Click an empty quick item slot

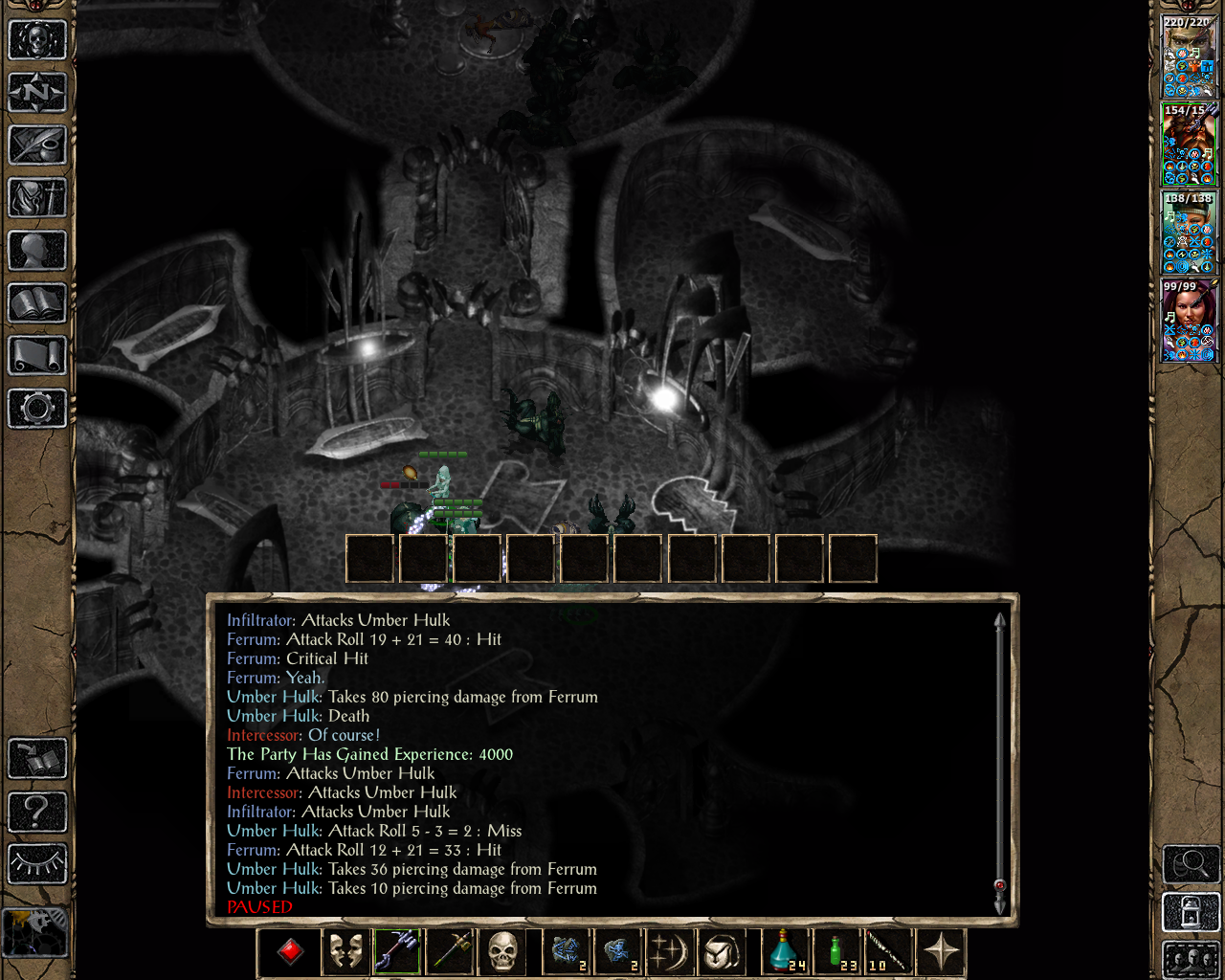369,558
